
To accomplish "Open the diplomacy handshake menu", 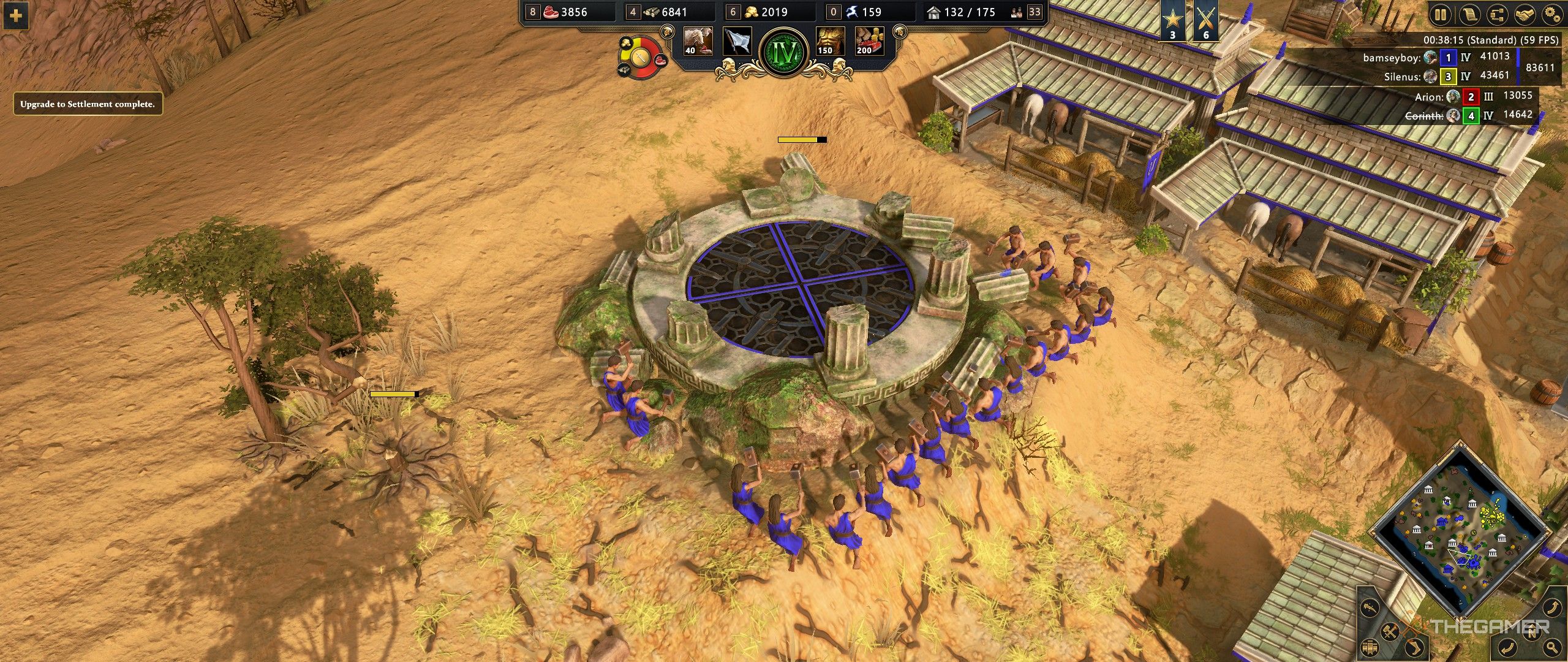I will point(1525,15).
